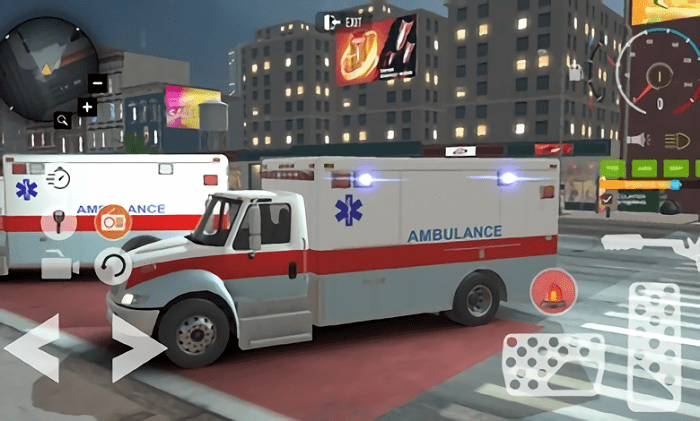
Task: Toggle the speed timer icon
Action: 60,178
